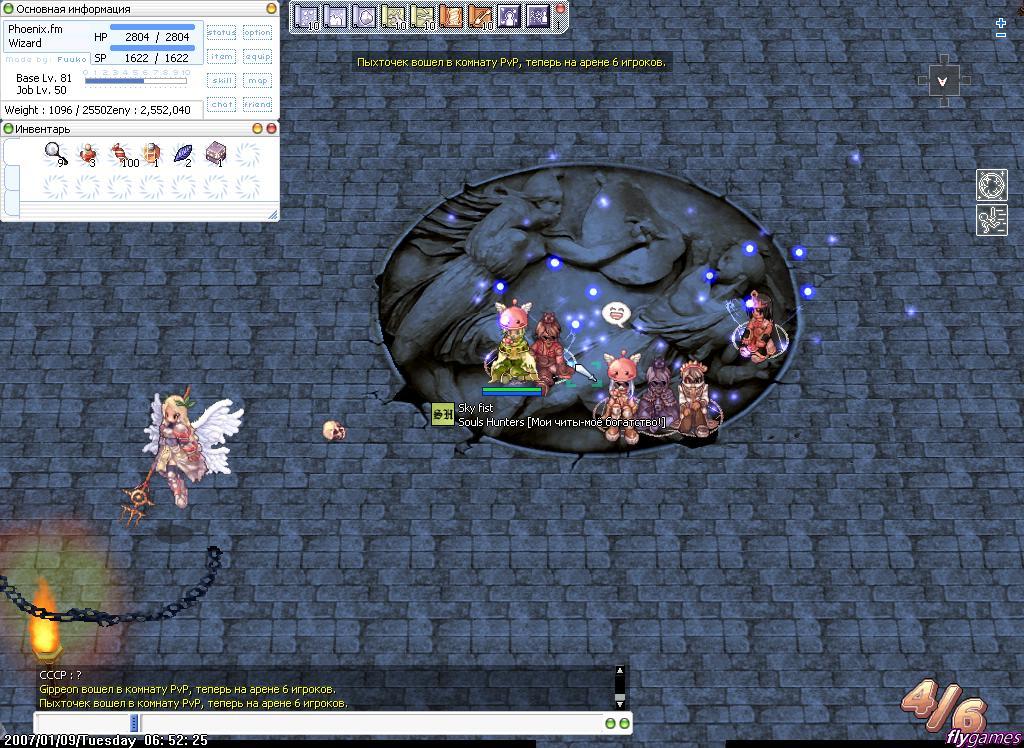Screen dimensions: 1024x748
Task: Click the item button in basic info
Action: point(221,57)
